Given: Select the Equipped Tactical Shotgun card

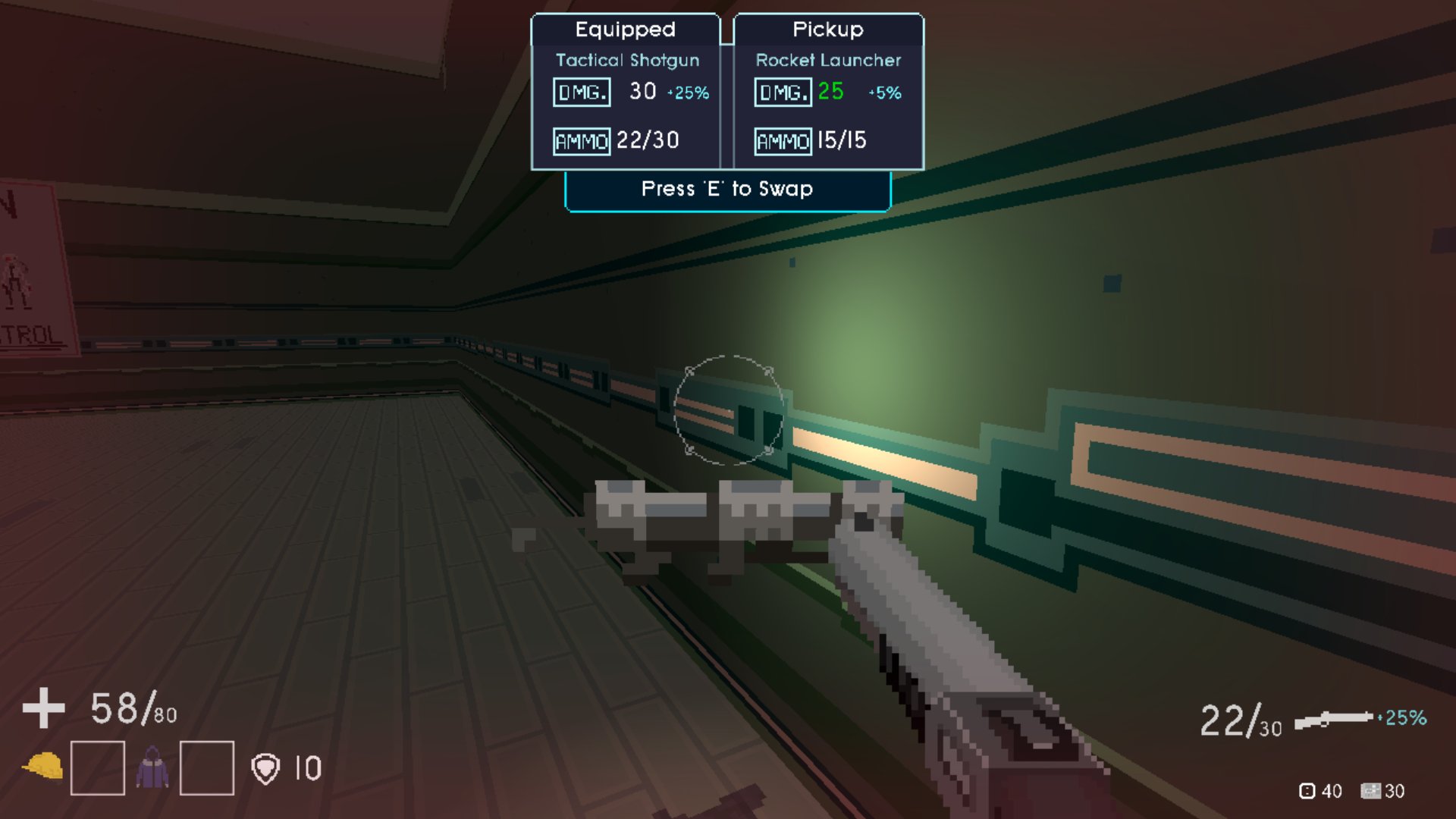Looking at the screenshot, I should coord(626,93).
